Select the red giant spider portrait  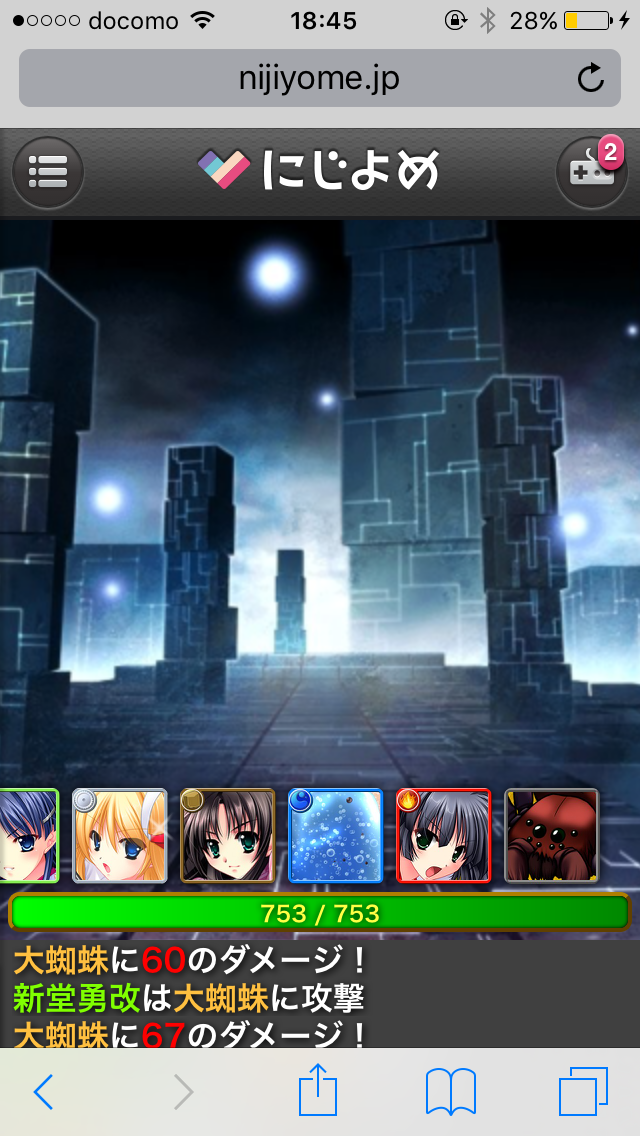pos(551,836)
